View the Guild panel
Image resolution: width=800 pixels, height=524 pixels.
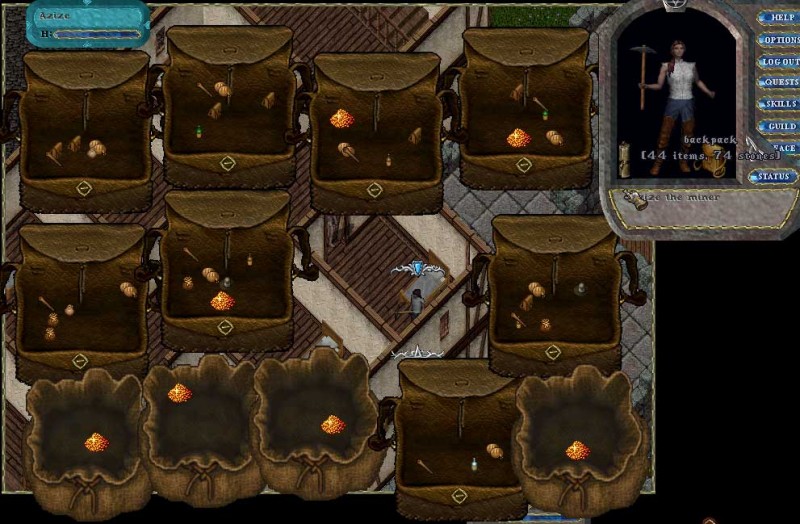(780, 127)
